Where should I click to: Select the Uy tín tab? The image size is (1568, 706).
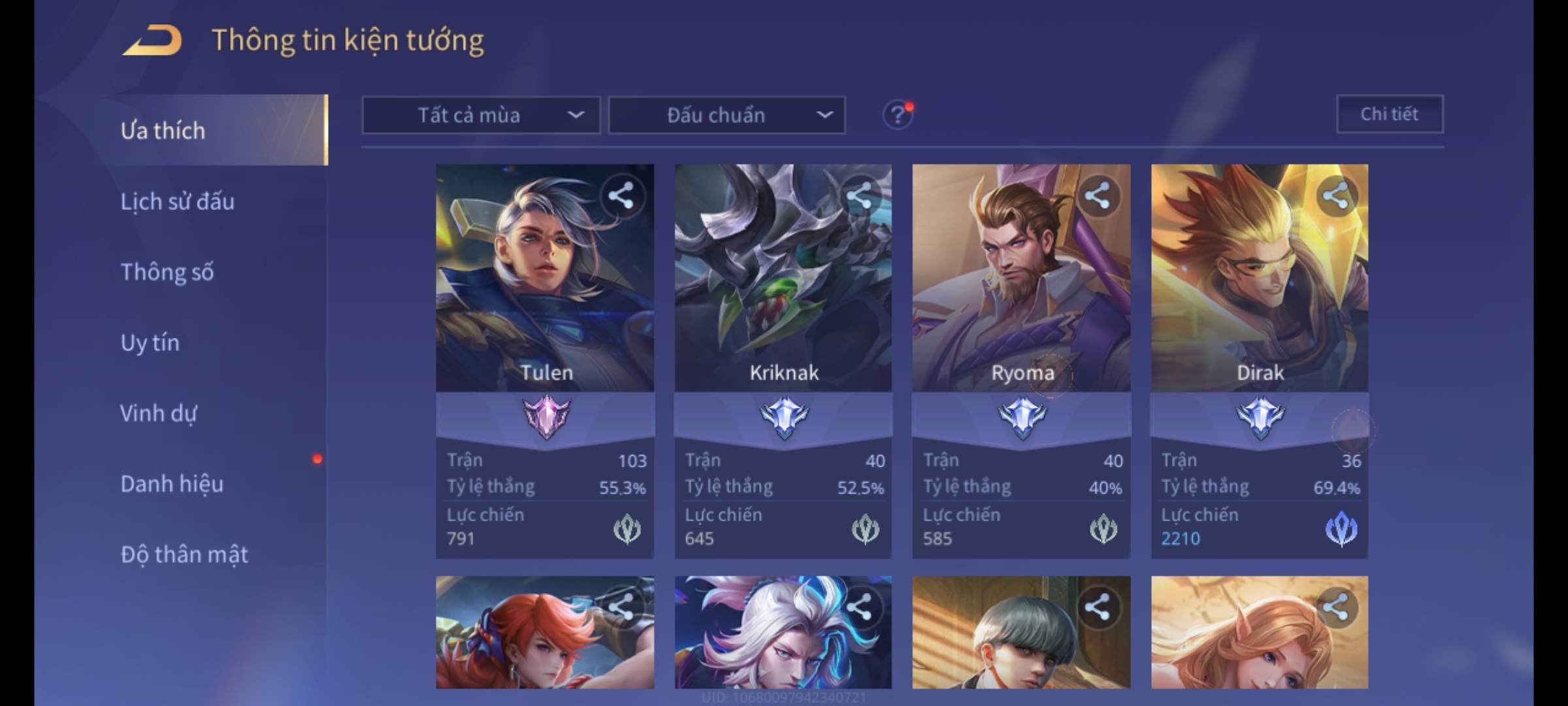(x=150, y=343)
